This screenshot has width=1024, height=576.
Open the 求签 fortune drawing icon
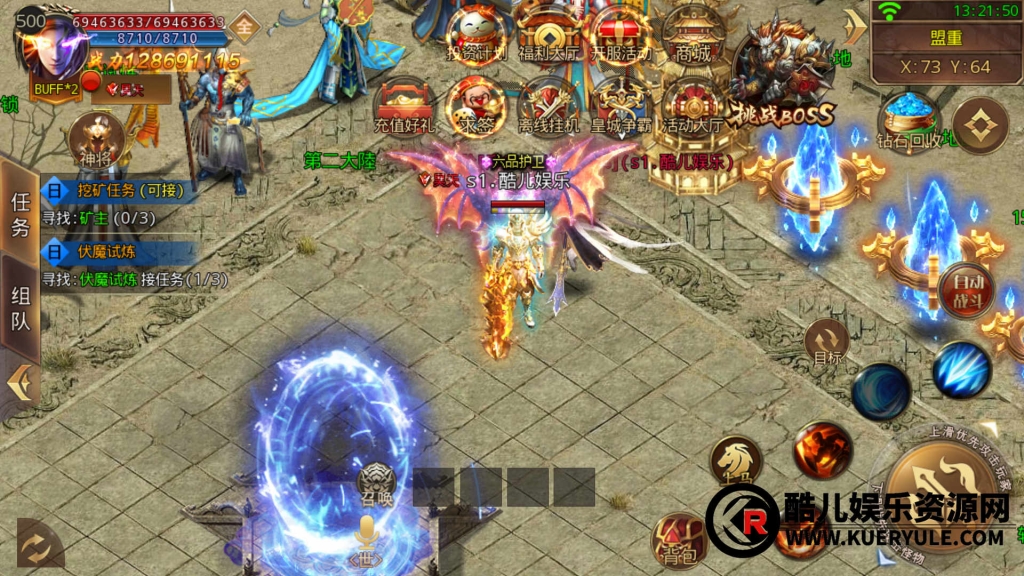click(475, 104)
